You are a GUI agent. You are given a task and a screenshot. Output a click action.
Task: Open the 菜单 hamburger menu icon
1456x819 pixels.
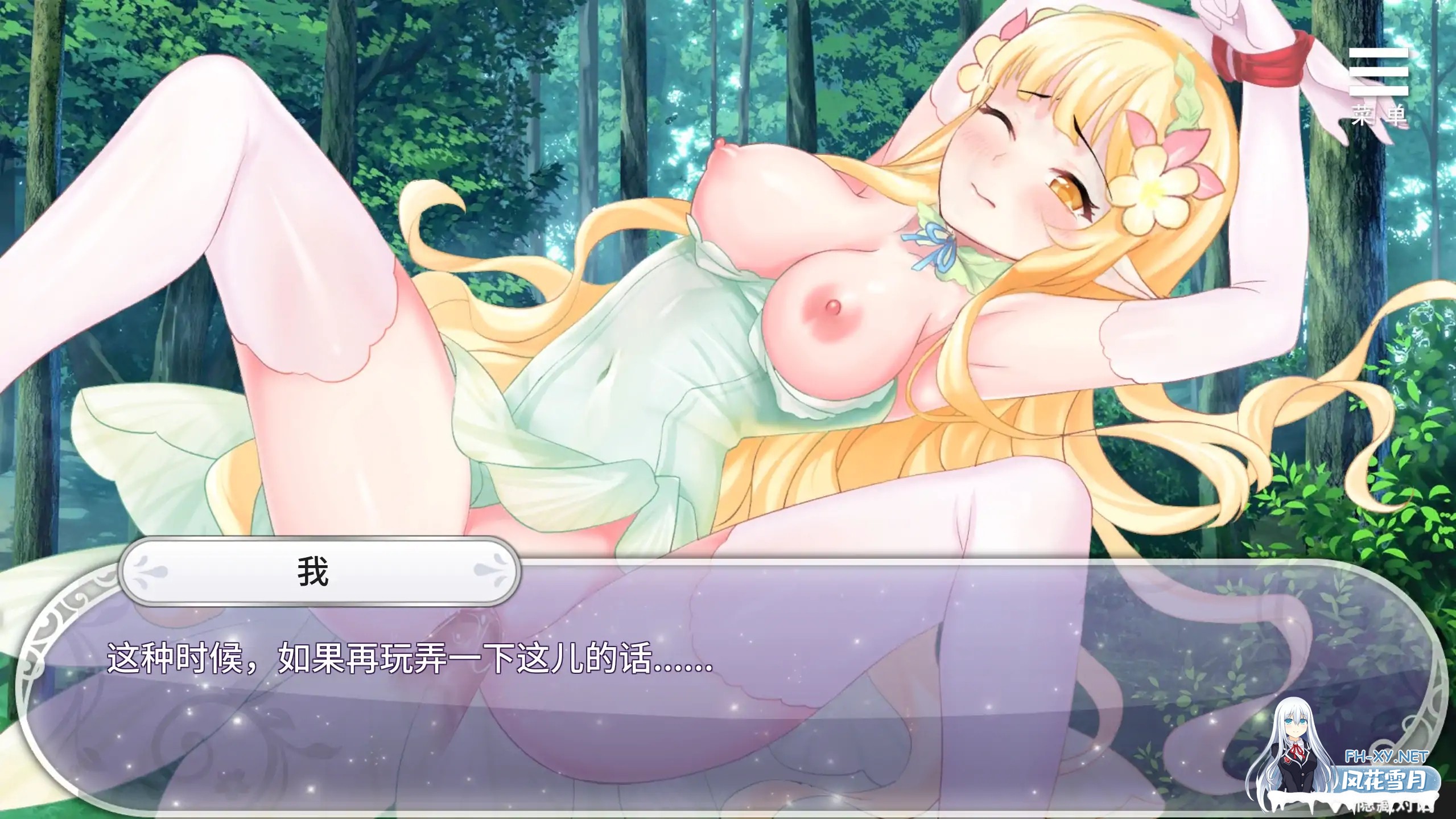pyautogui.click(x=1379, y=72)
